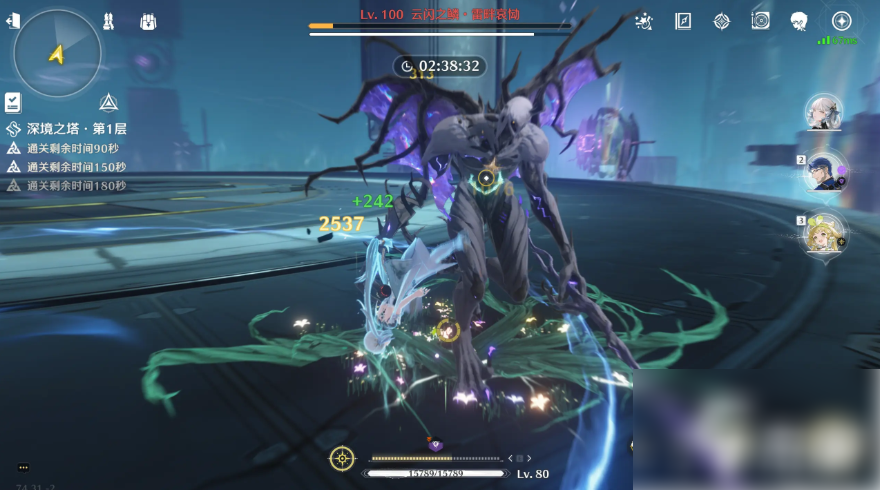Switch to the silver-haired character portrait
The image size is (880, 490).
[x=824, y=113]
